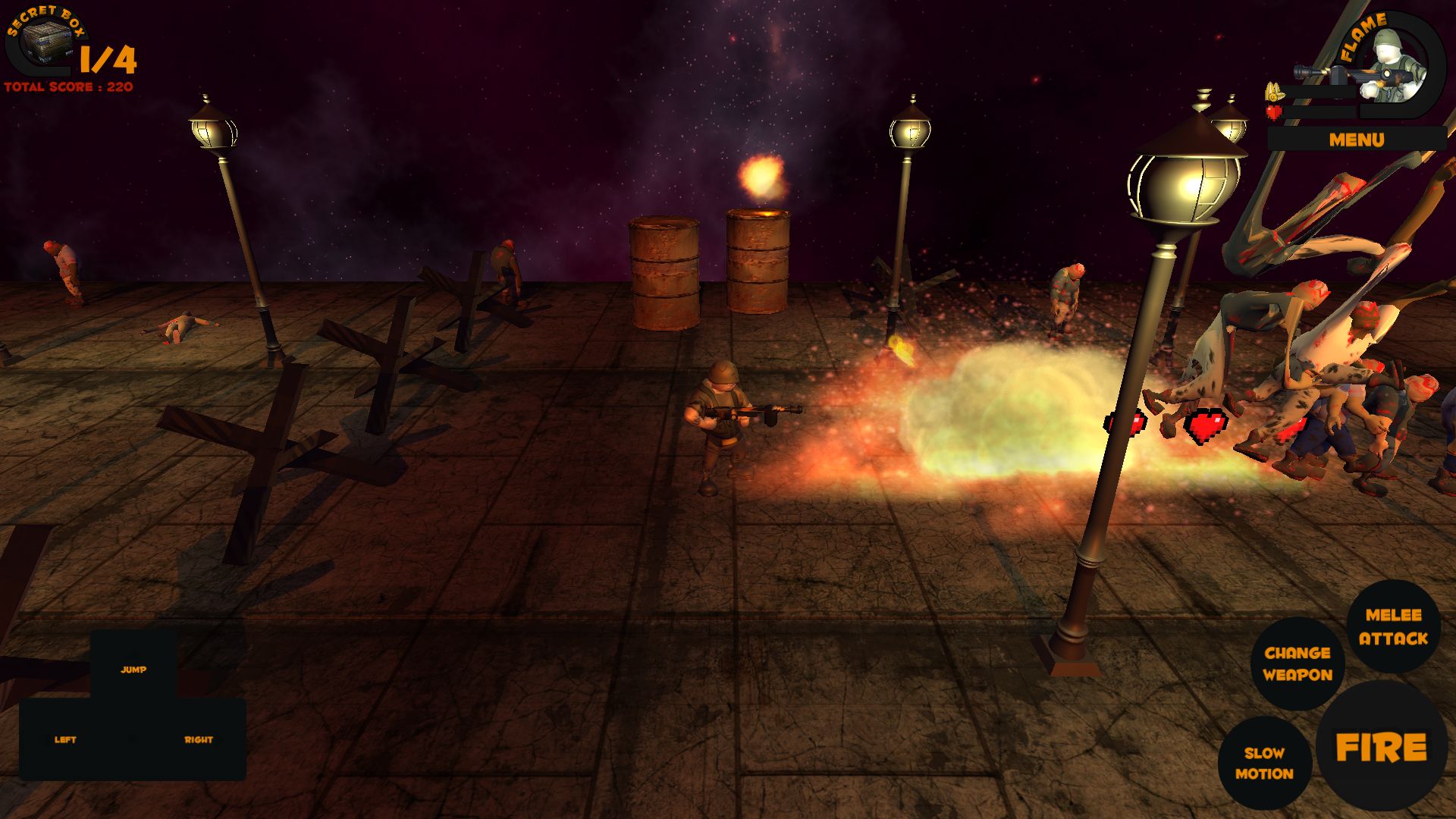This screenshot has width=1456, height=819.
Task: Tap the Jump control
Action: coord(133,669)
